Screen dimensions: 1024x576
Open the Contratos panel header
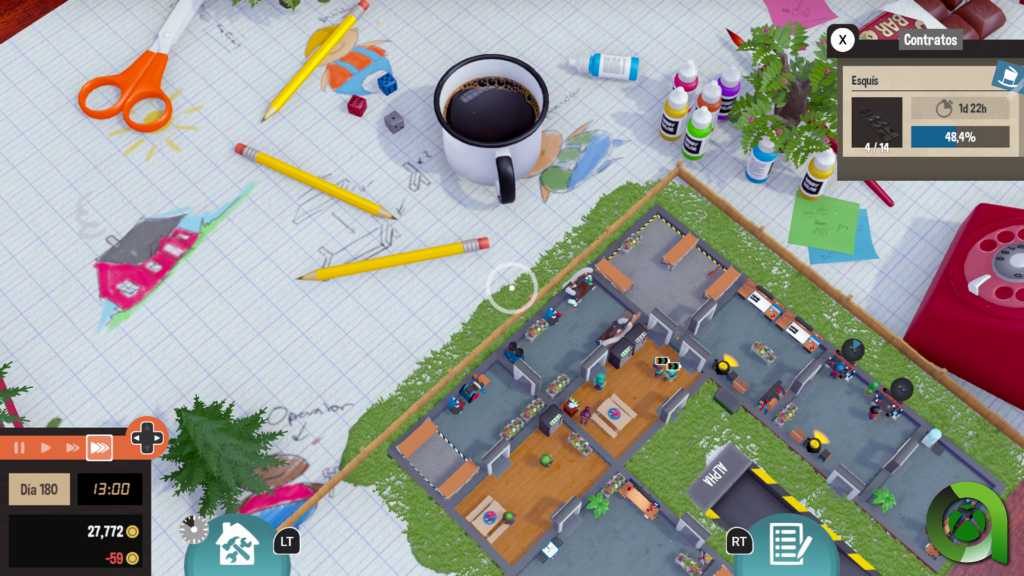tap(929, 40)
